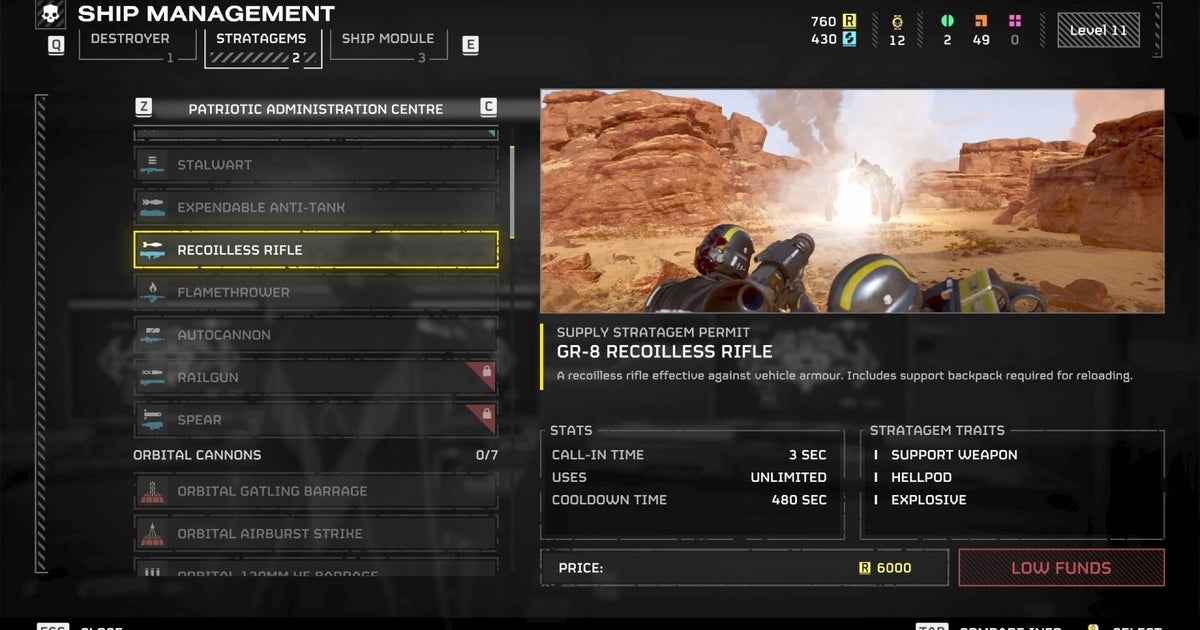The image size is (1200, 630).
Task: Select the locked Spear stratagem
Action: [316, 420]
